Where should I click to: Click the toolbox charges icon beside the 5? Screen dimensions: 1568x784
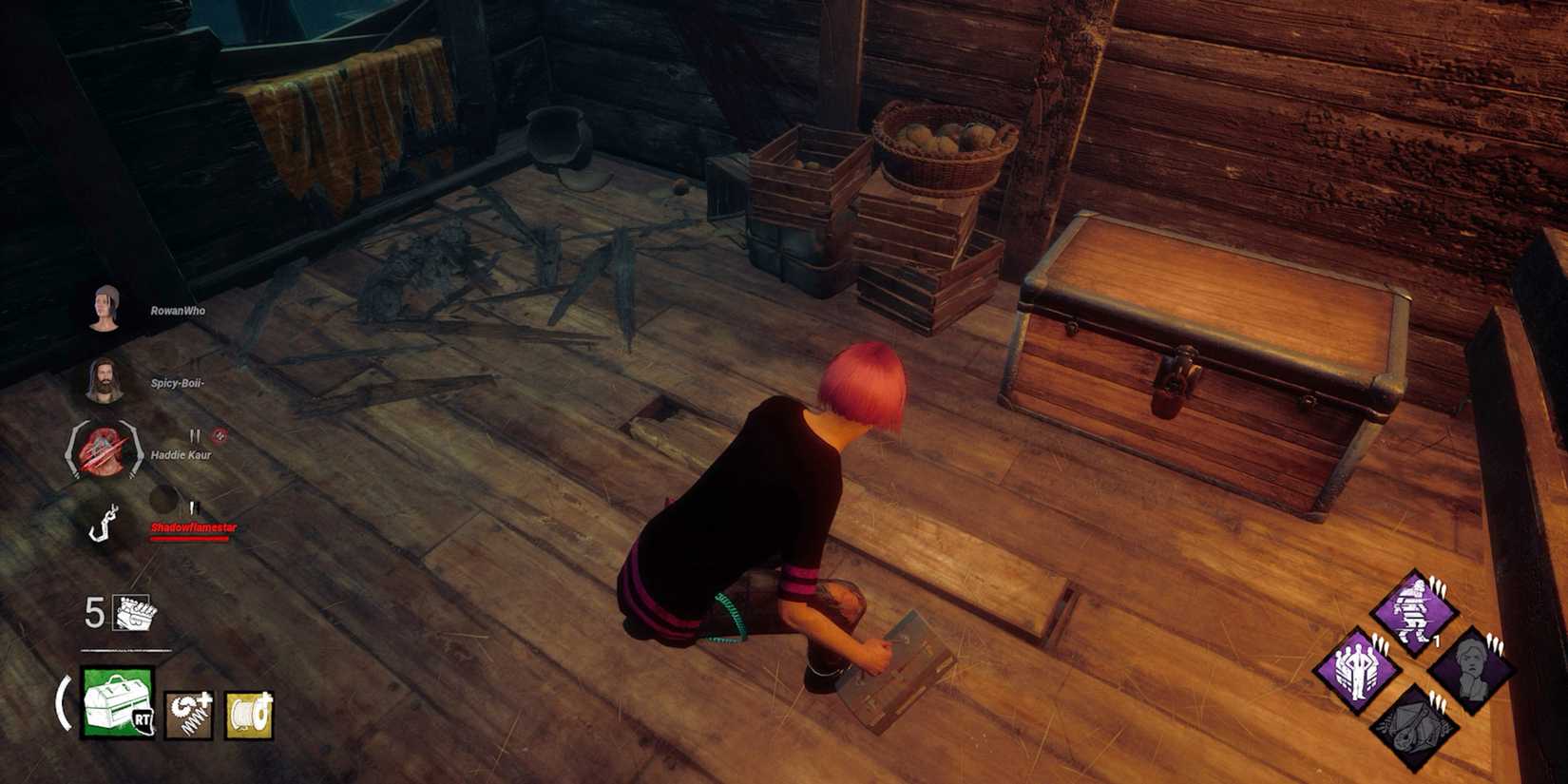pos(133,613)
